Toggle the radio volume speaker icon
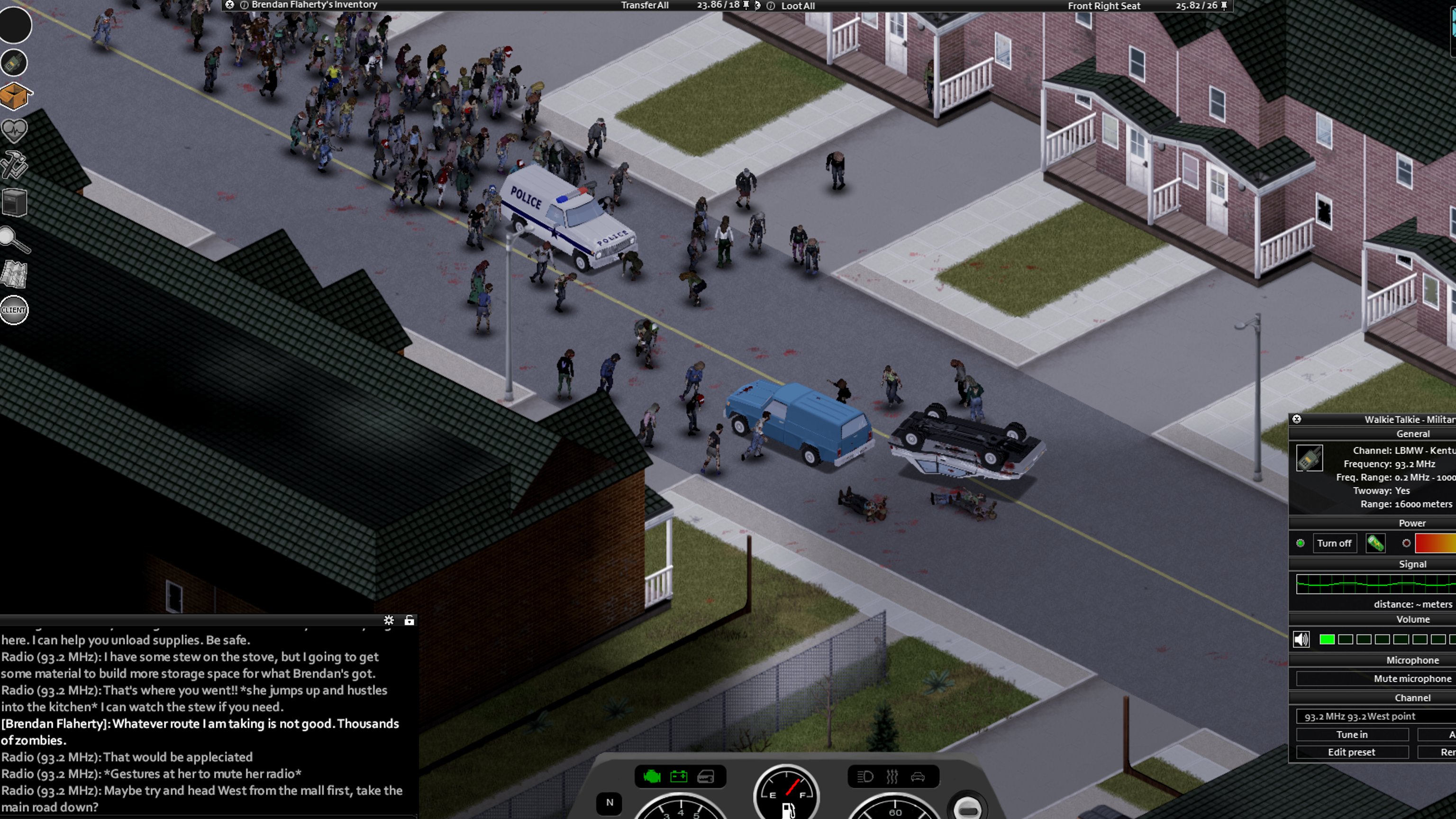The image size is (1456, 819). coord(1301,639)
